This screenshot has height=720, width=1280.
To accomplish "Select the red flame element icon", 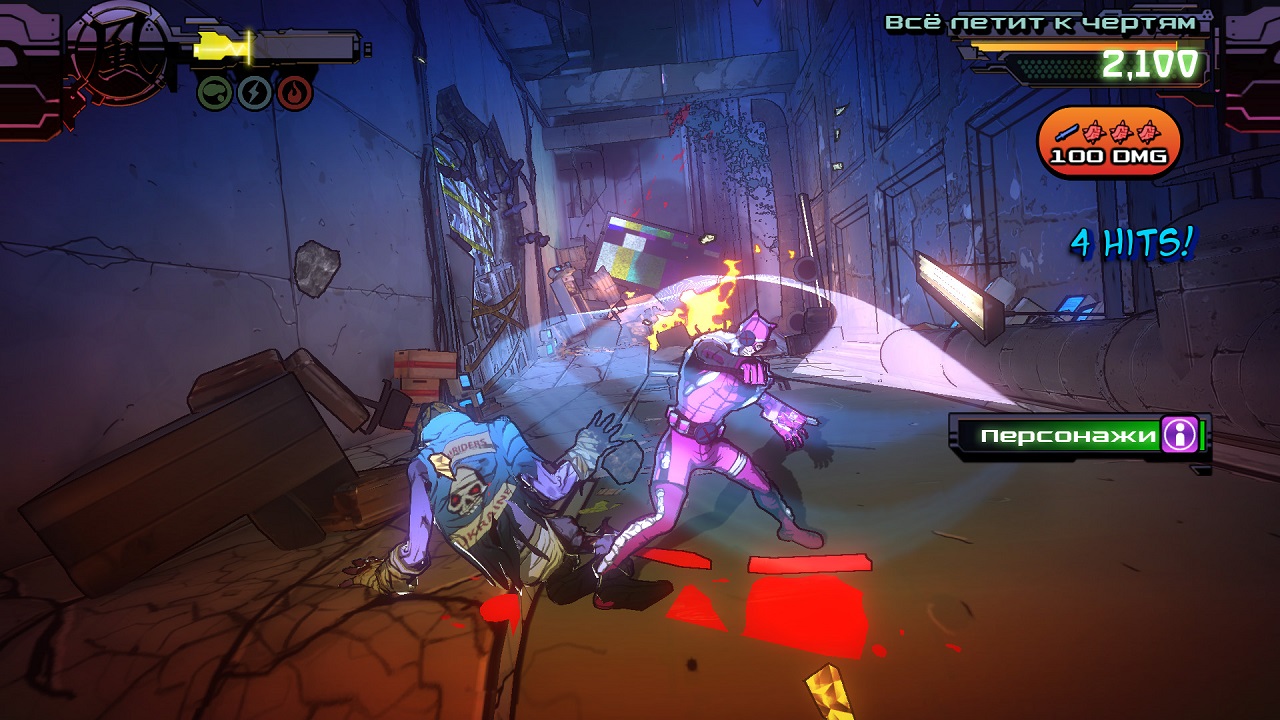I will point(295,93).
